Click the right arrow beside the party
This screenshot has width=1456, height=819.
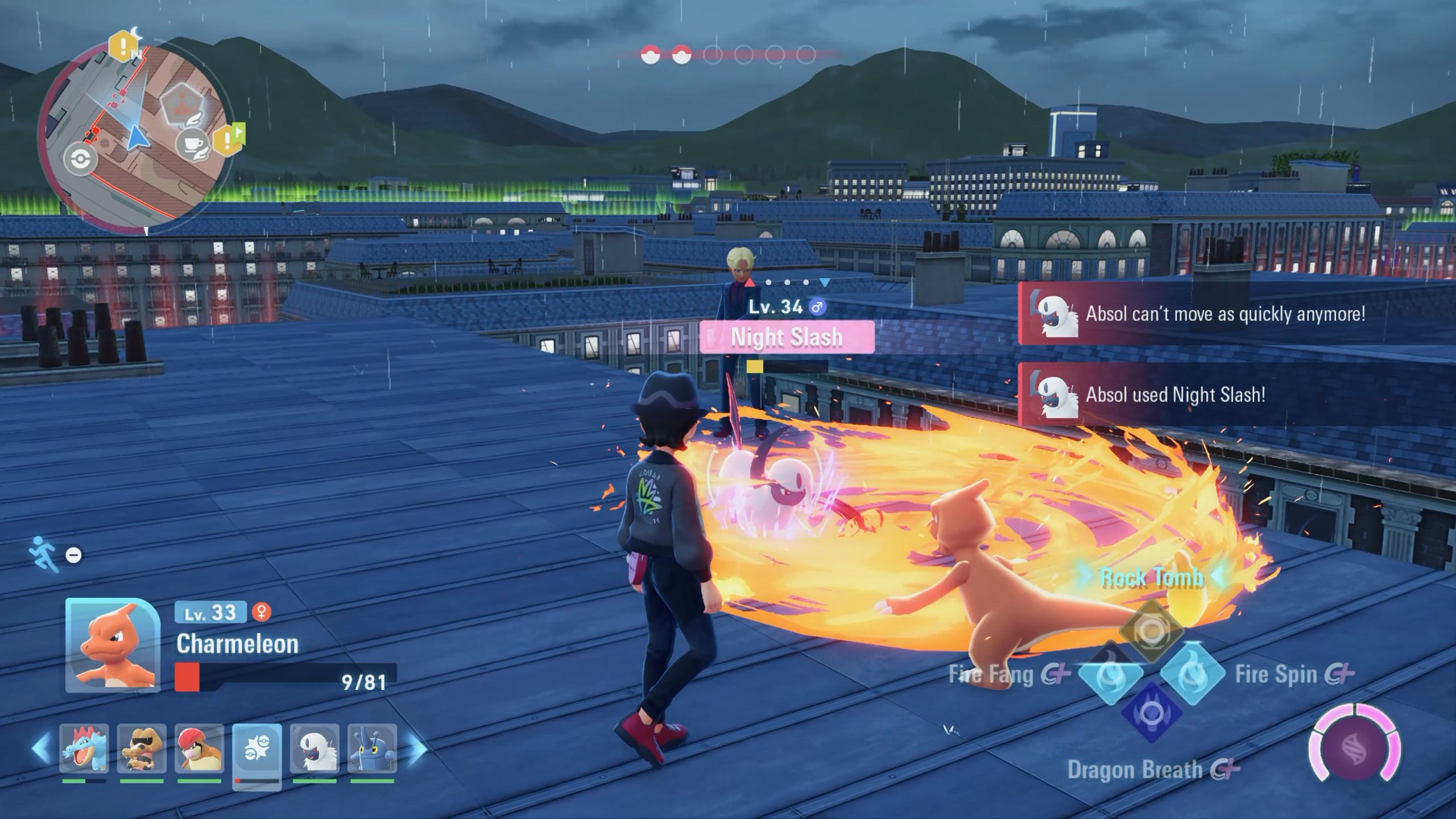[x=417, y=748]
